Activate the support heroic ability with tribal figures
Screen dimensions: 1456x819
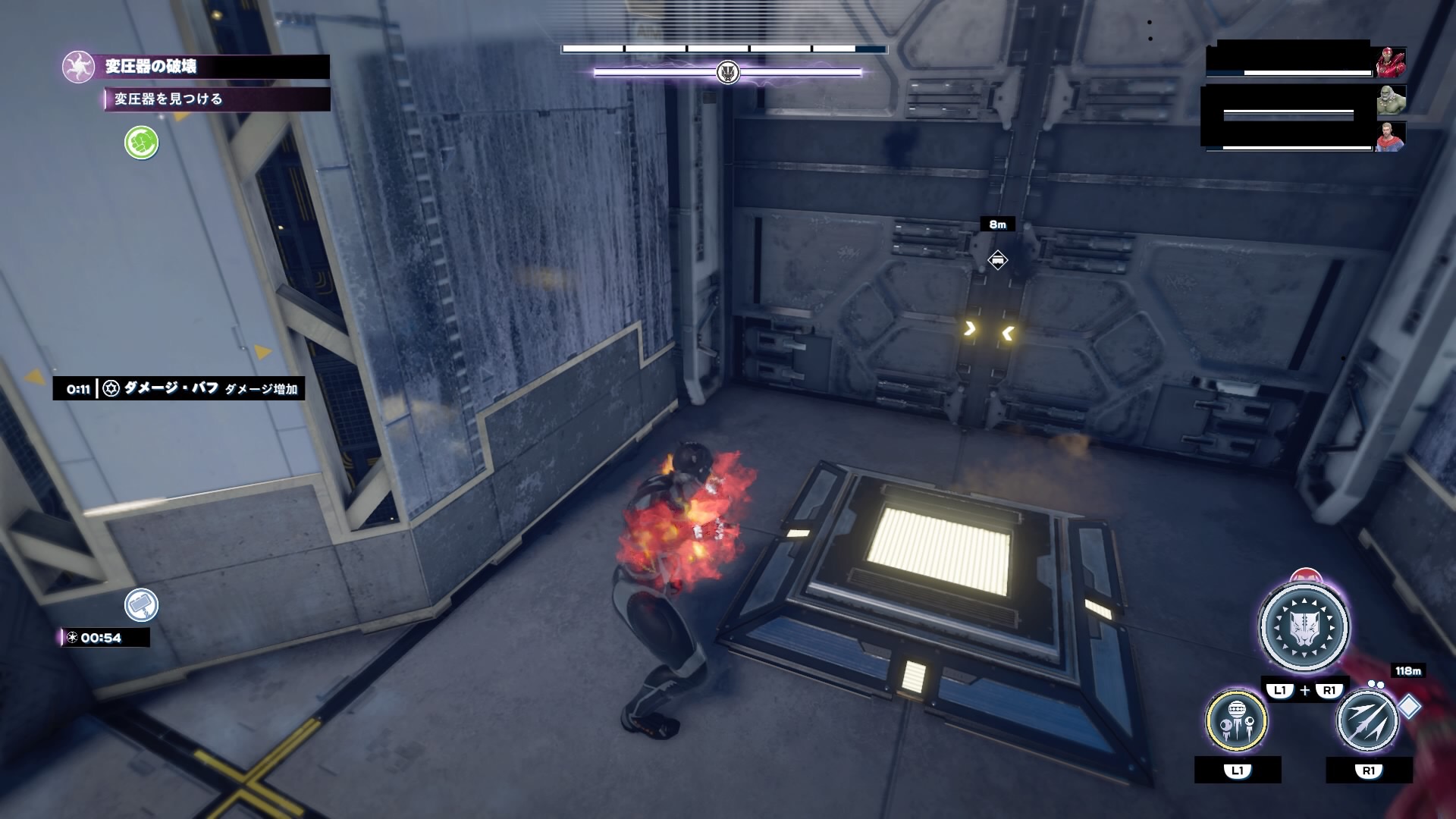[1236, 720]
